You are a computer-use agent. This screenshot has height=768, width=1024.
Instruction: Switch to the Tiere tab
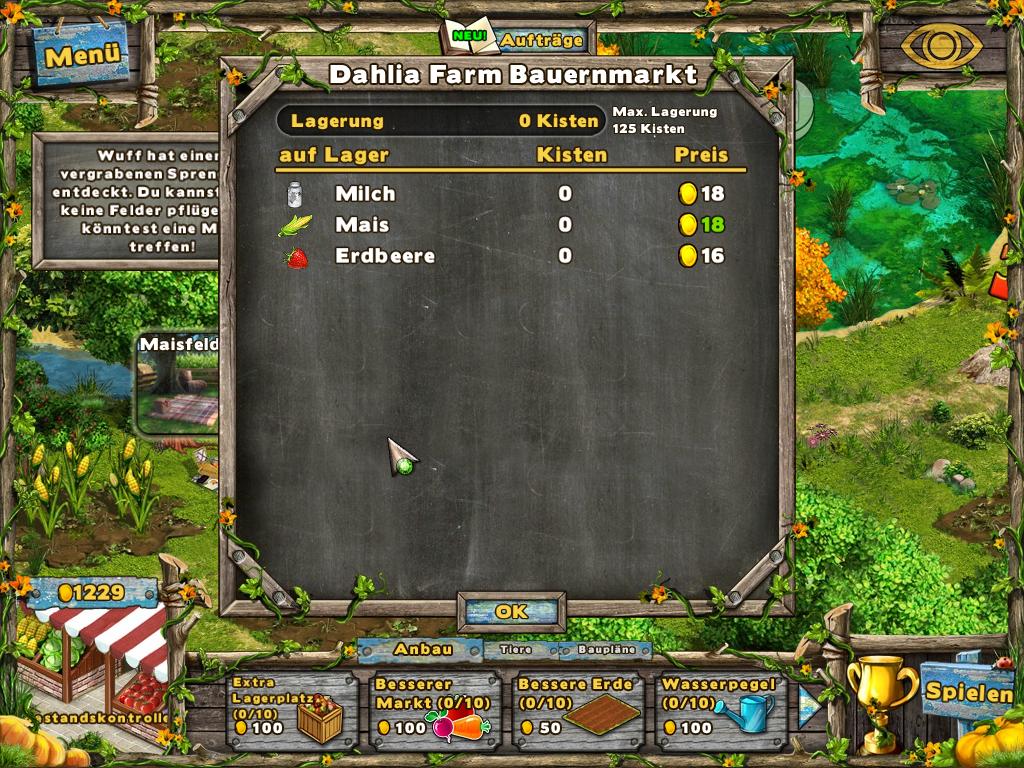(515, 649)
